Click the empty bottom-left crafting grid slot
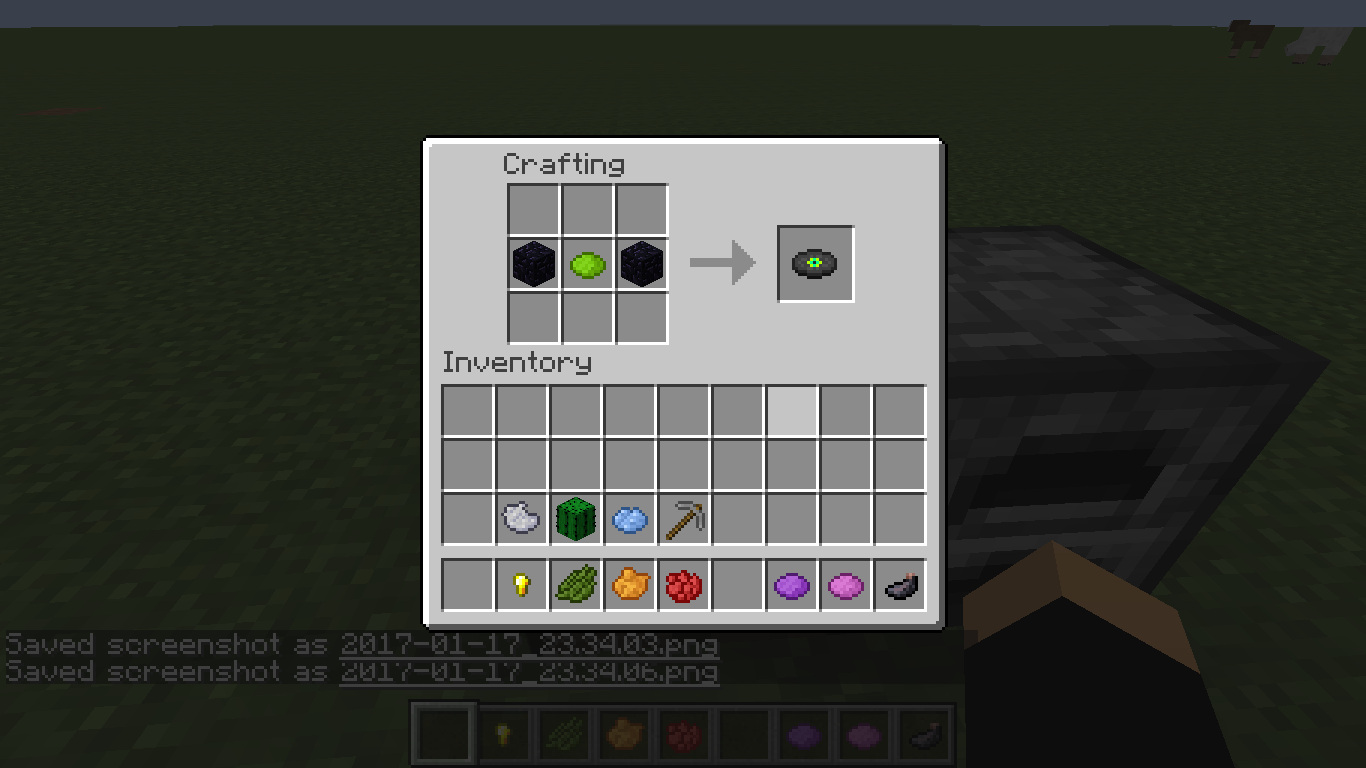Screen dimensions: 1366x768 coord(533,317)
